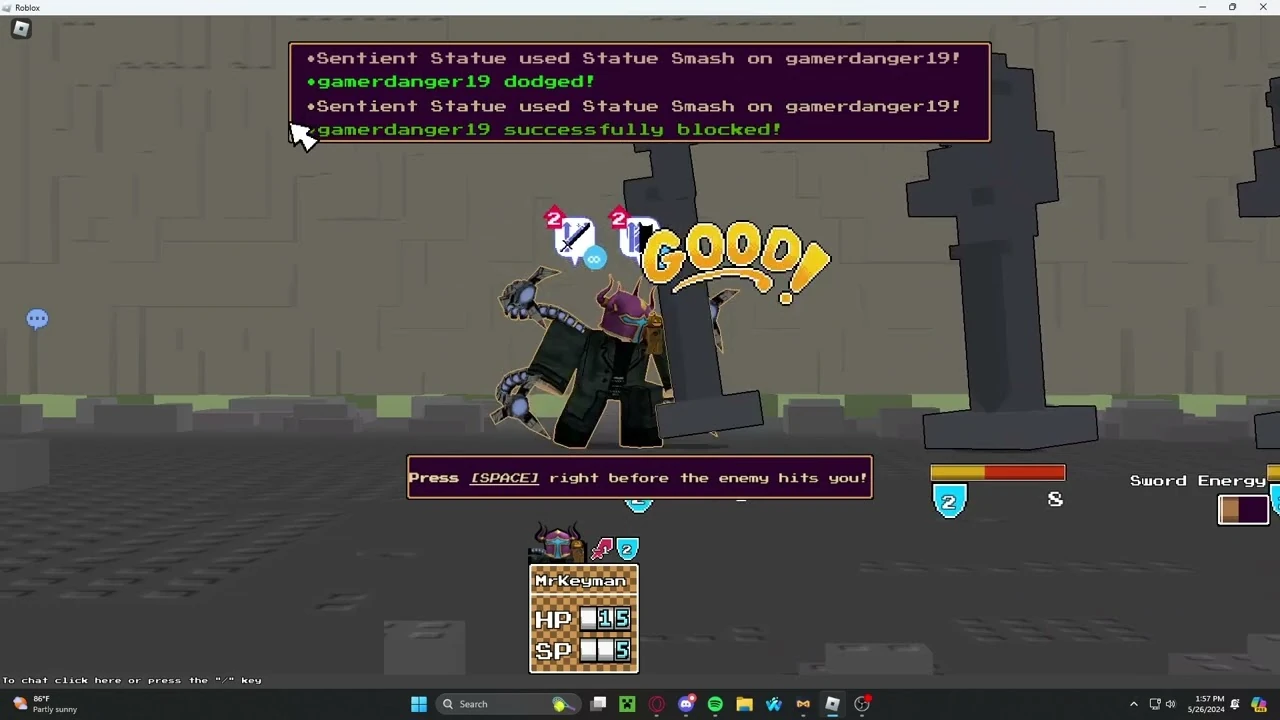
Task: Click the enemy's yellow-red health bar
Action: 997,472
